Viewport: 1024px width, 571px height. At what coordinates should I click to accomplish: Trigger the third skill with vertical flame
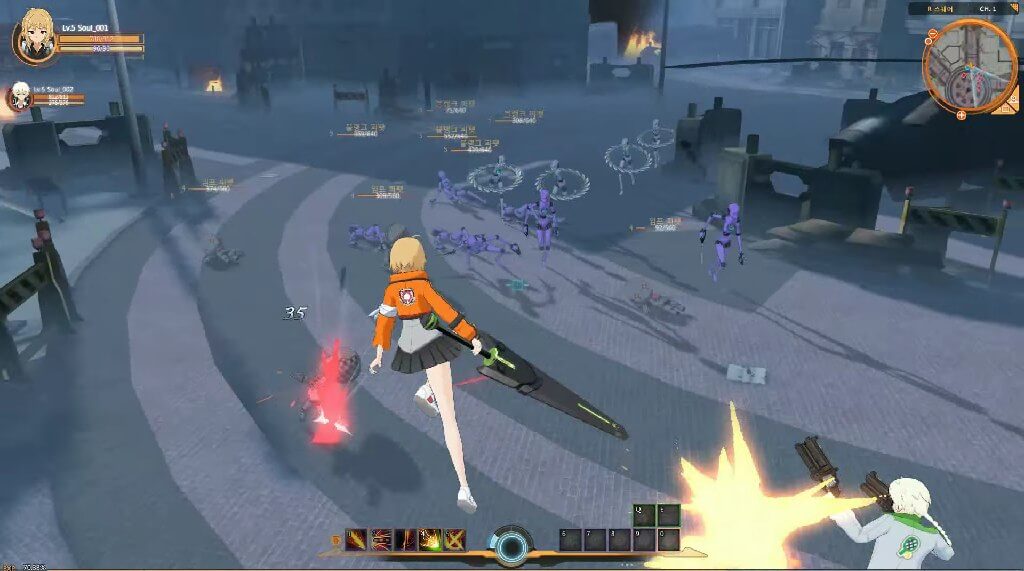pyautogui.click(x=406, y=540)
